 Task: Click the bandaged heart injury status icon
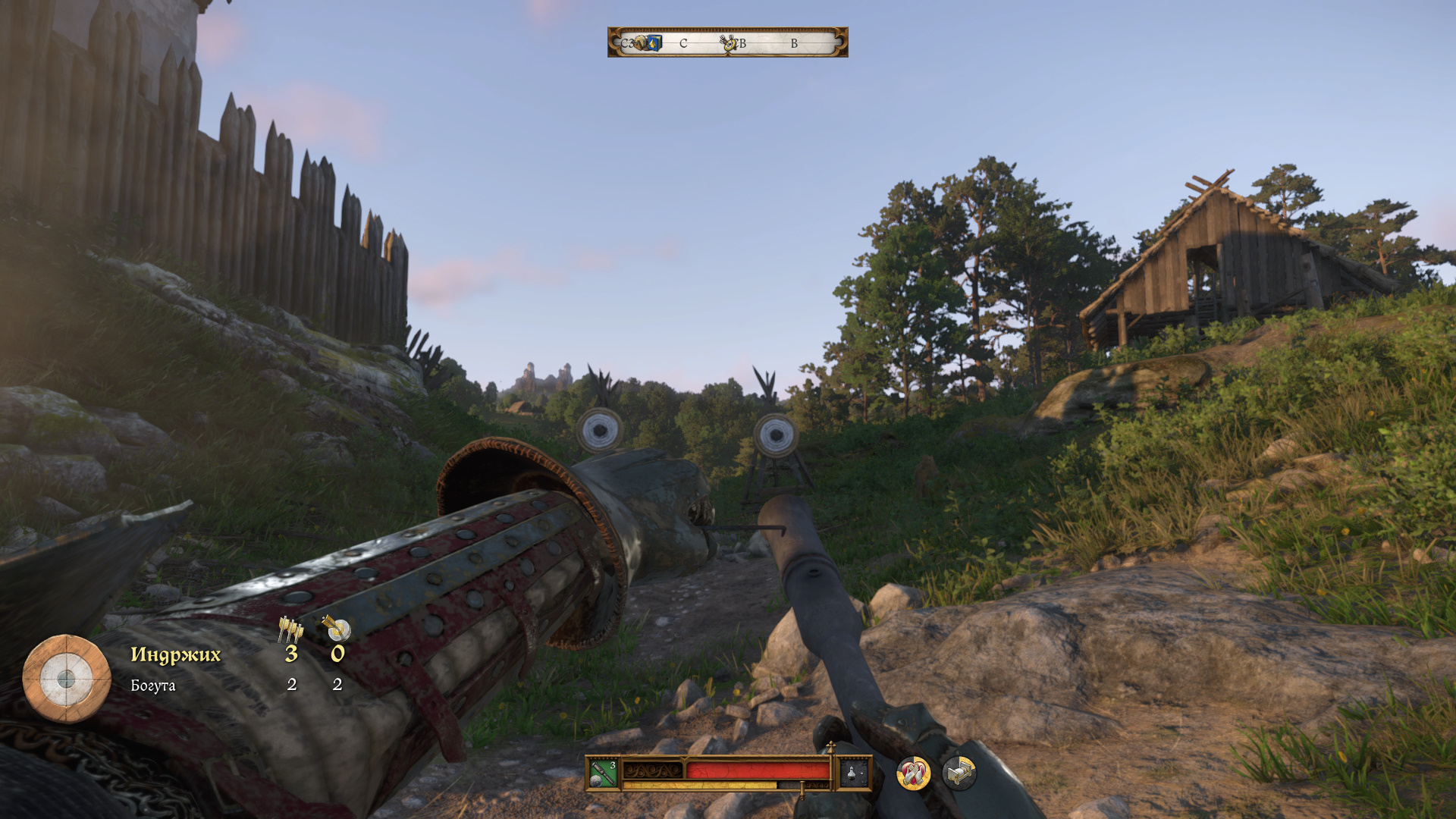(914, 773)
